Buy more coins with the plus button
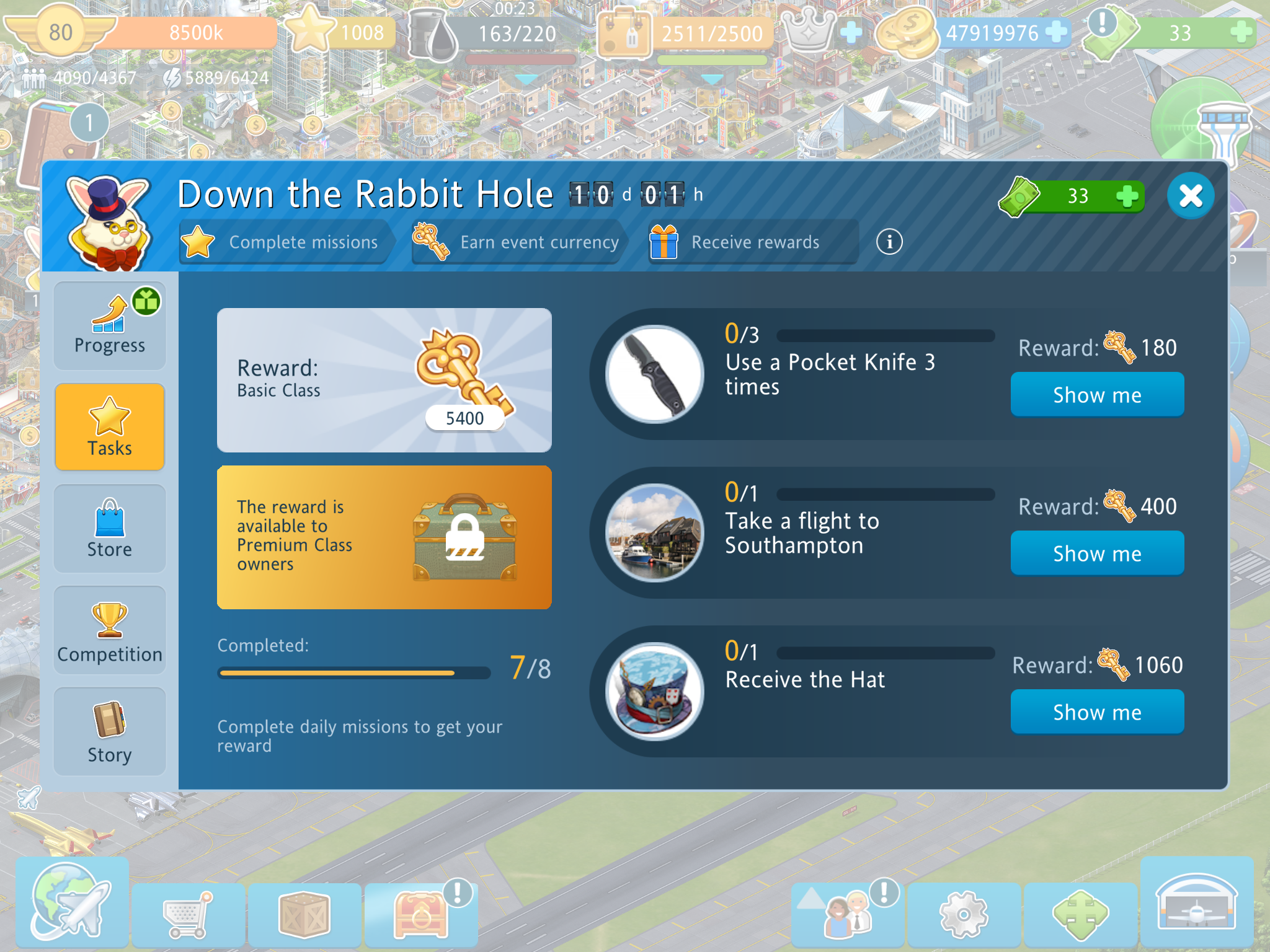 click(x=1055, y=32)
